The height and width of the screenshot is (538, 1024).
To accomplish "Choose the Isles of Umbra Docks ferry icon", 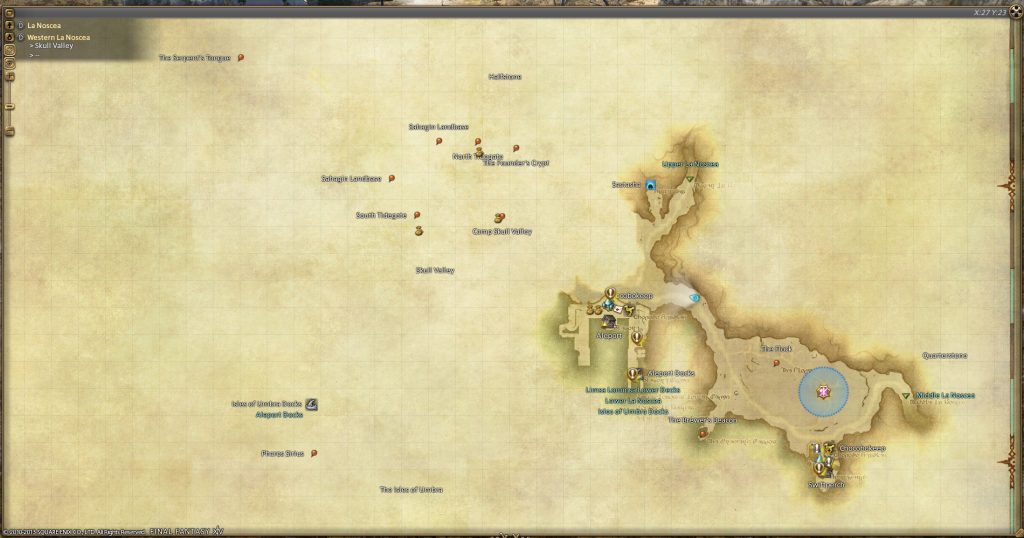I will [x=312, y=404].
